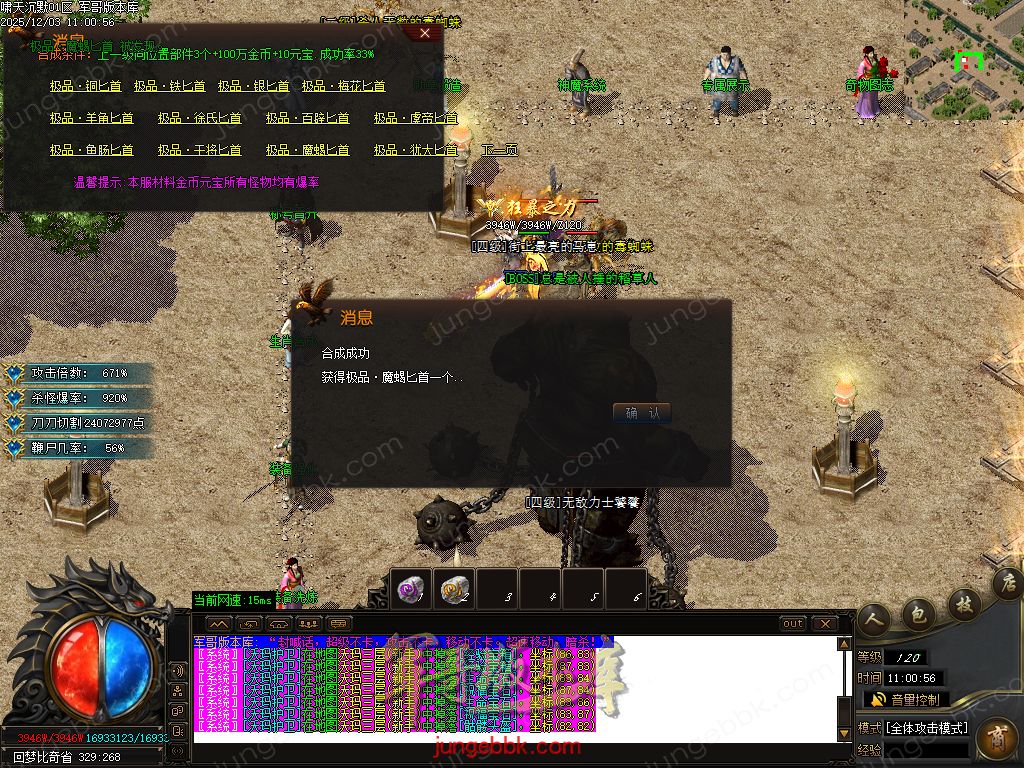This screenshot has width=1024, height=768.
Task: Close the top-left synthesis message panel
Action: pyautogui.click(x=425, y=33)
